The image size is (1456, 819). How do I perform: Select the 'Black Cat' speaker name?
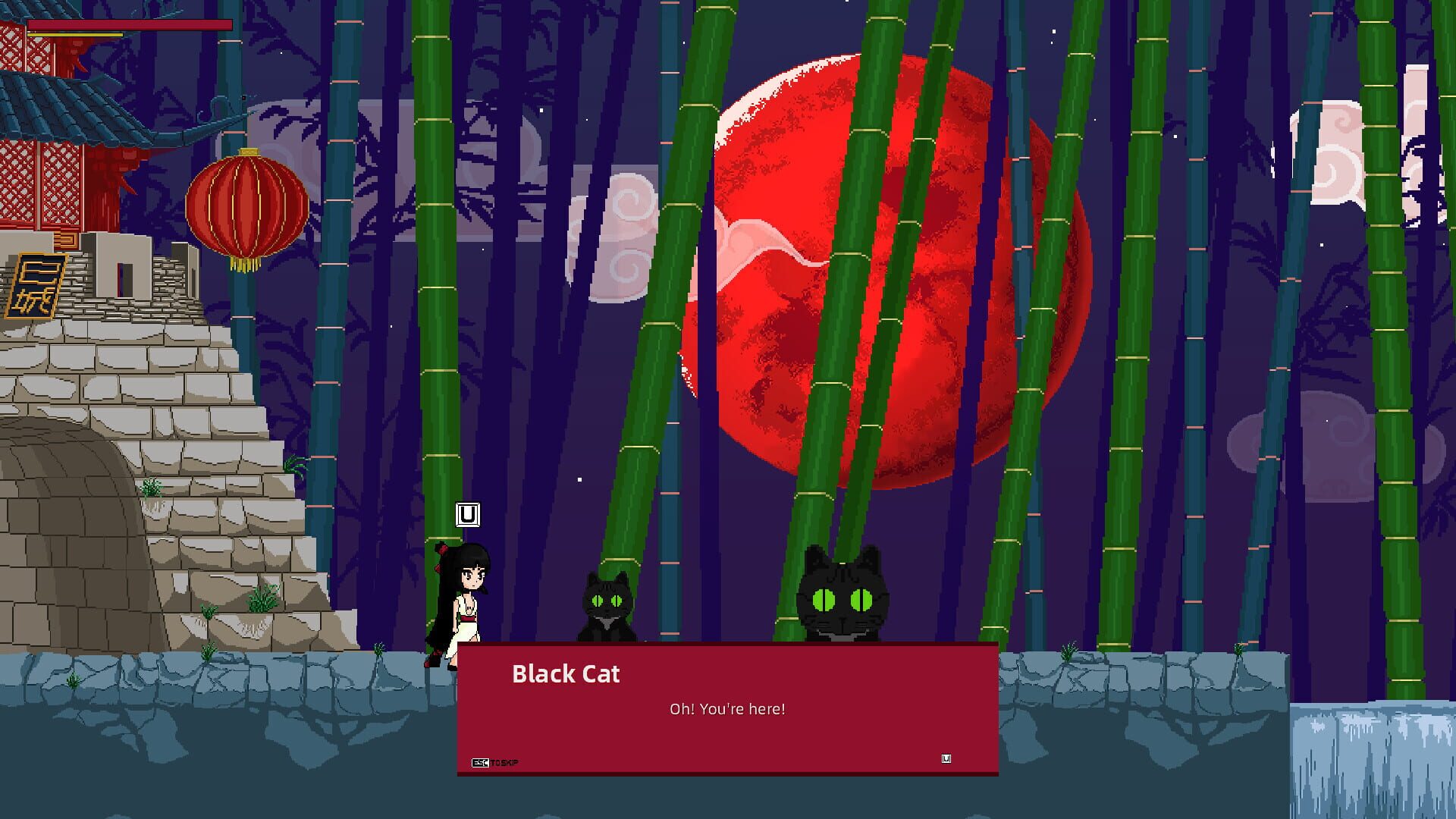click(566, 673)
